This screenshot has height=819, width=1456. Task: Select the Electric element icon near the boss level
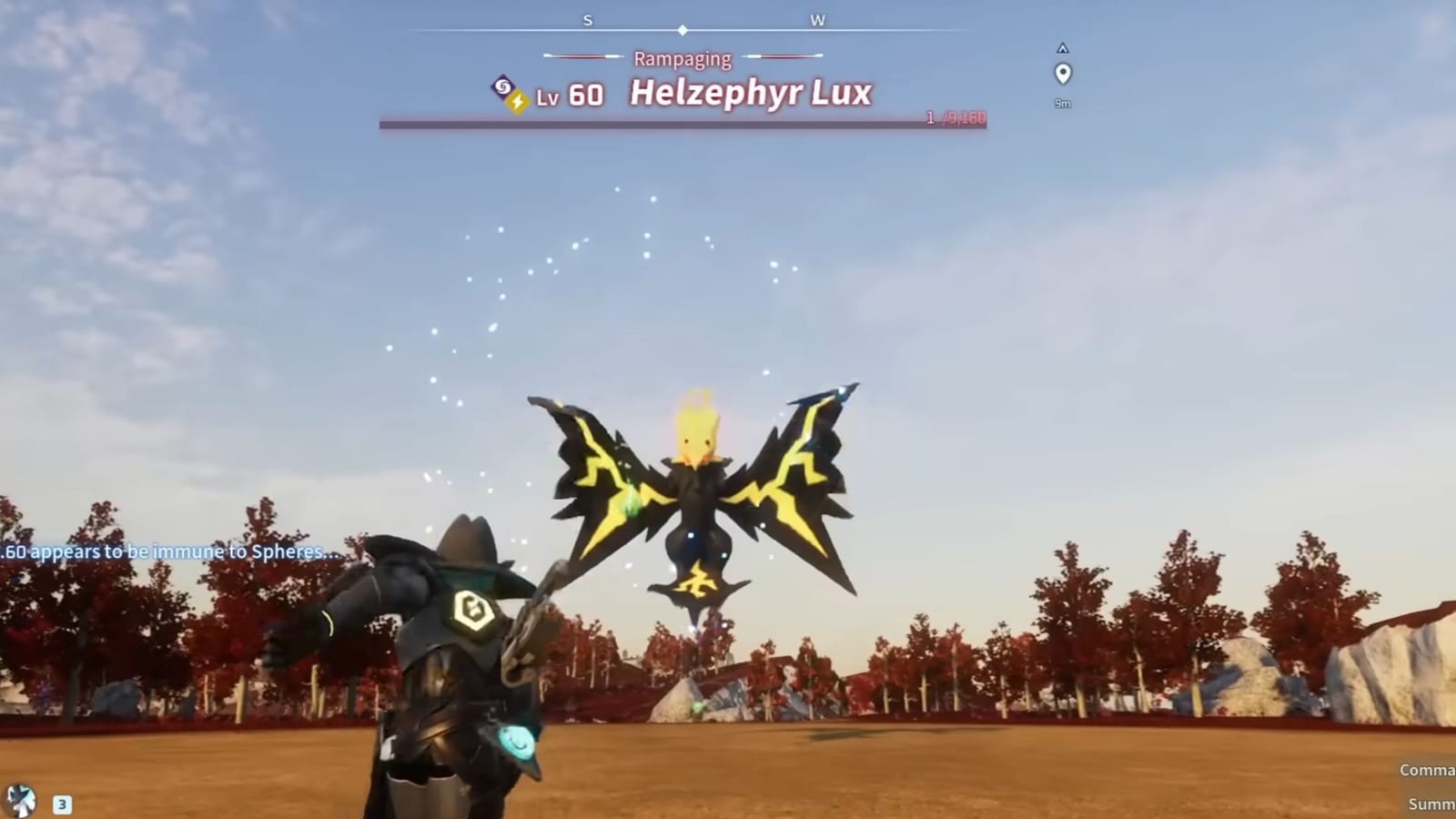click(516, 100)
